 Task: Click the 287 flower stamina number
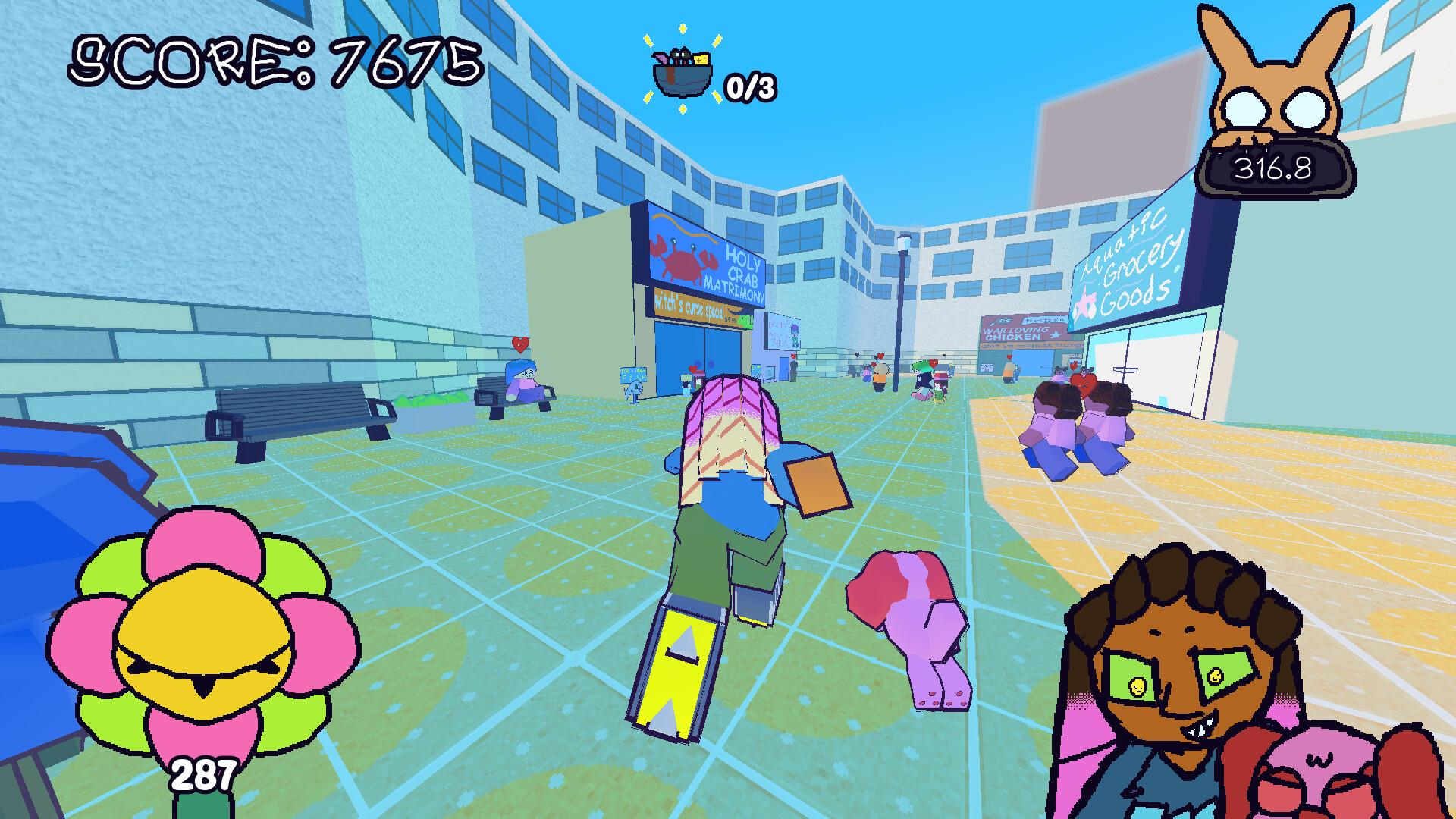point(203,775)
